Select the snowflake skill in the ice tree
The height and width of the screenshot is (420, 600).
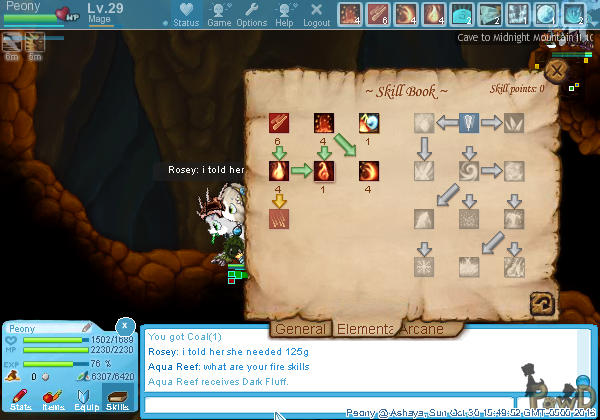click(x=426, y=266)
